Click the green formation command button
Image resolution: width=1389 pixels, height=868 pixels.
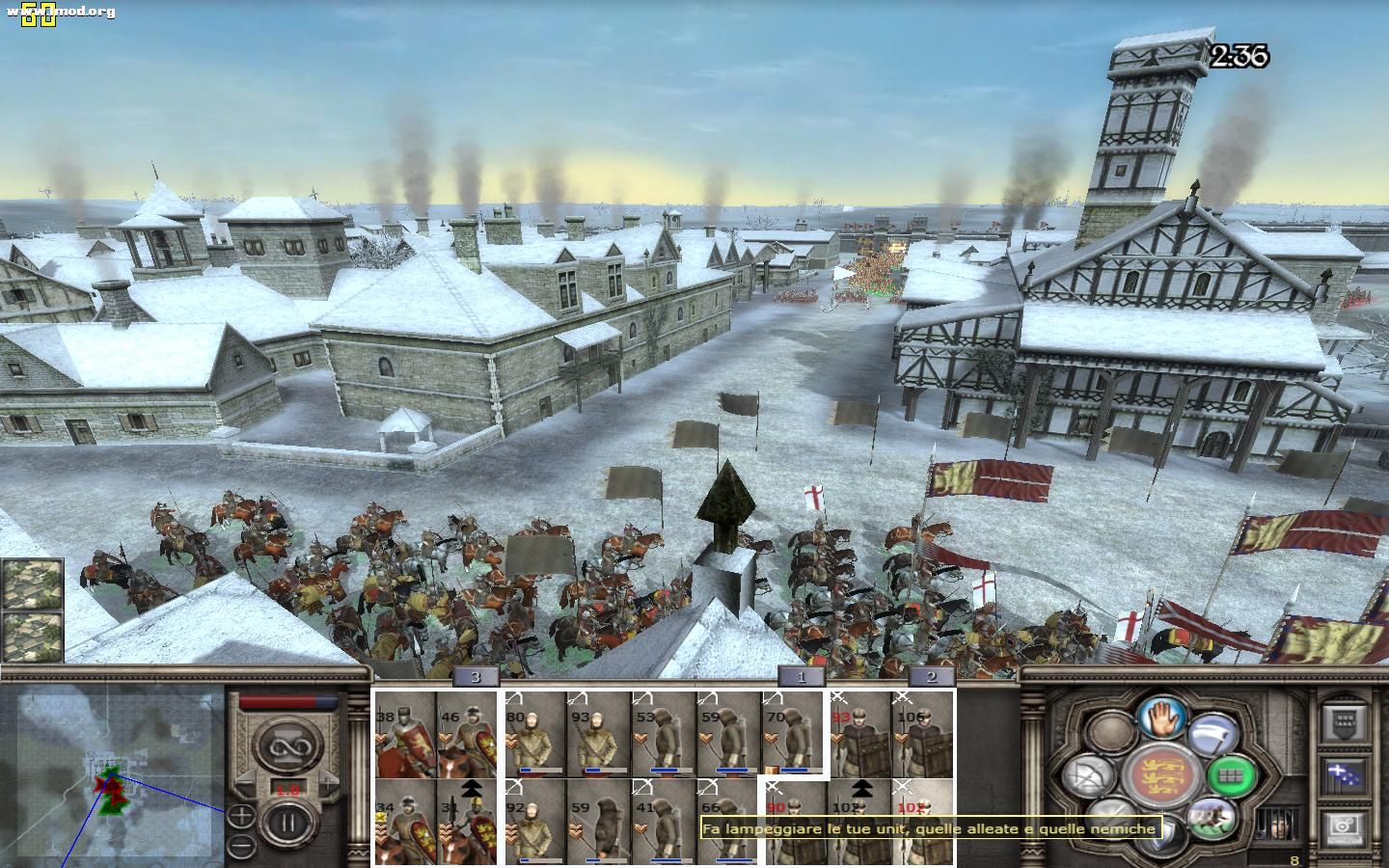click(x=1229, y=773)
